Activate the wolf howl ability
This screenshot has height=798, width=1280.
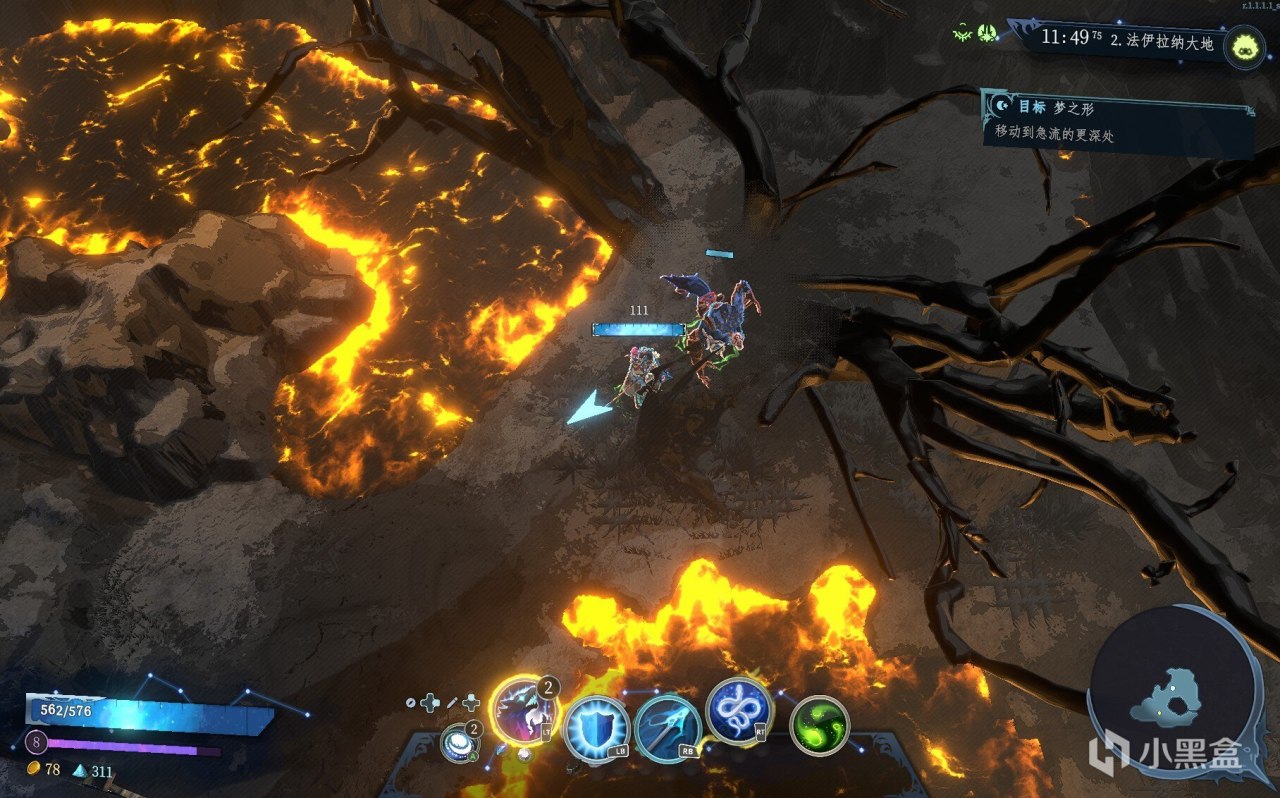coord(523,711)
